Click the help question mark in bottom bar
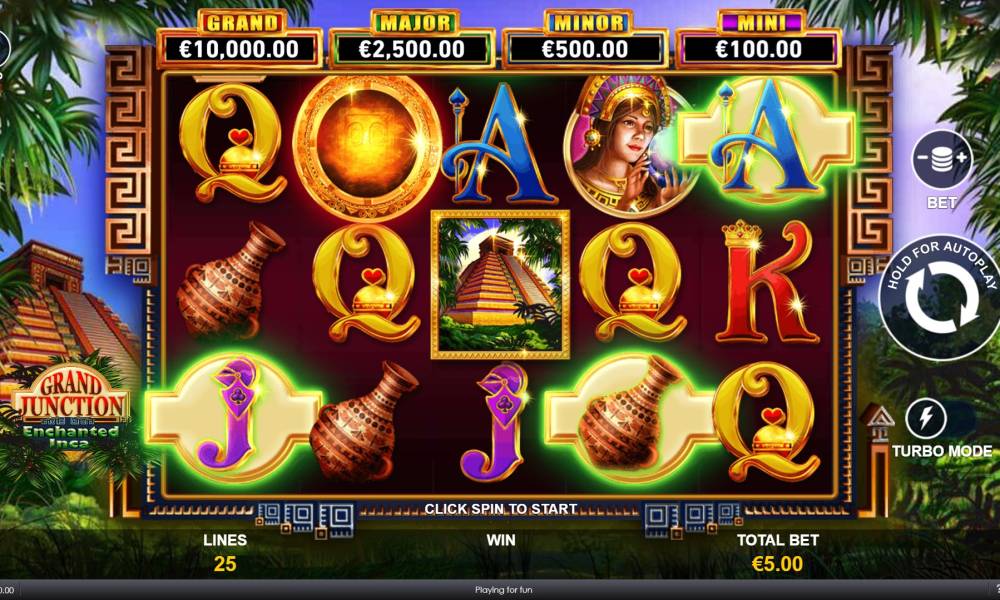The height and width of the screenshot is (600, 1000). 994,590
